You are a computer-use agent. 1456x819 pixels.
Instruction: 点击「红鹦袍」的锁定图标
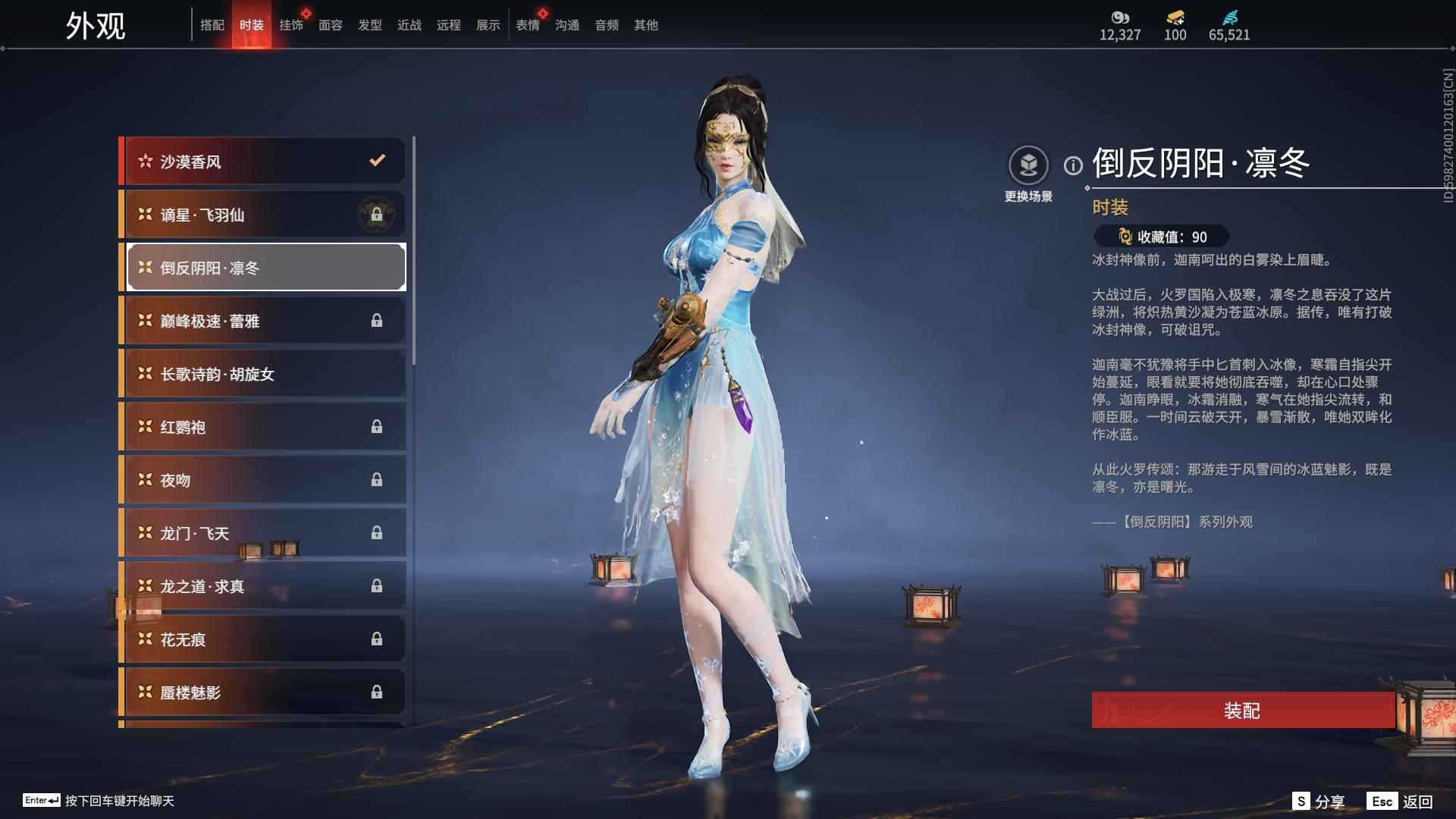click(x=376, y=426)
